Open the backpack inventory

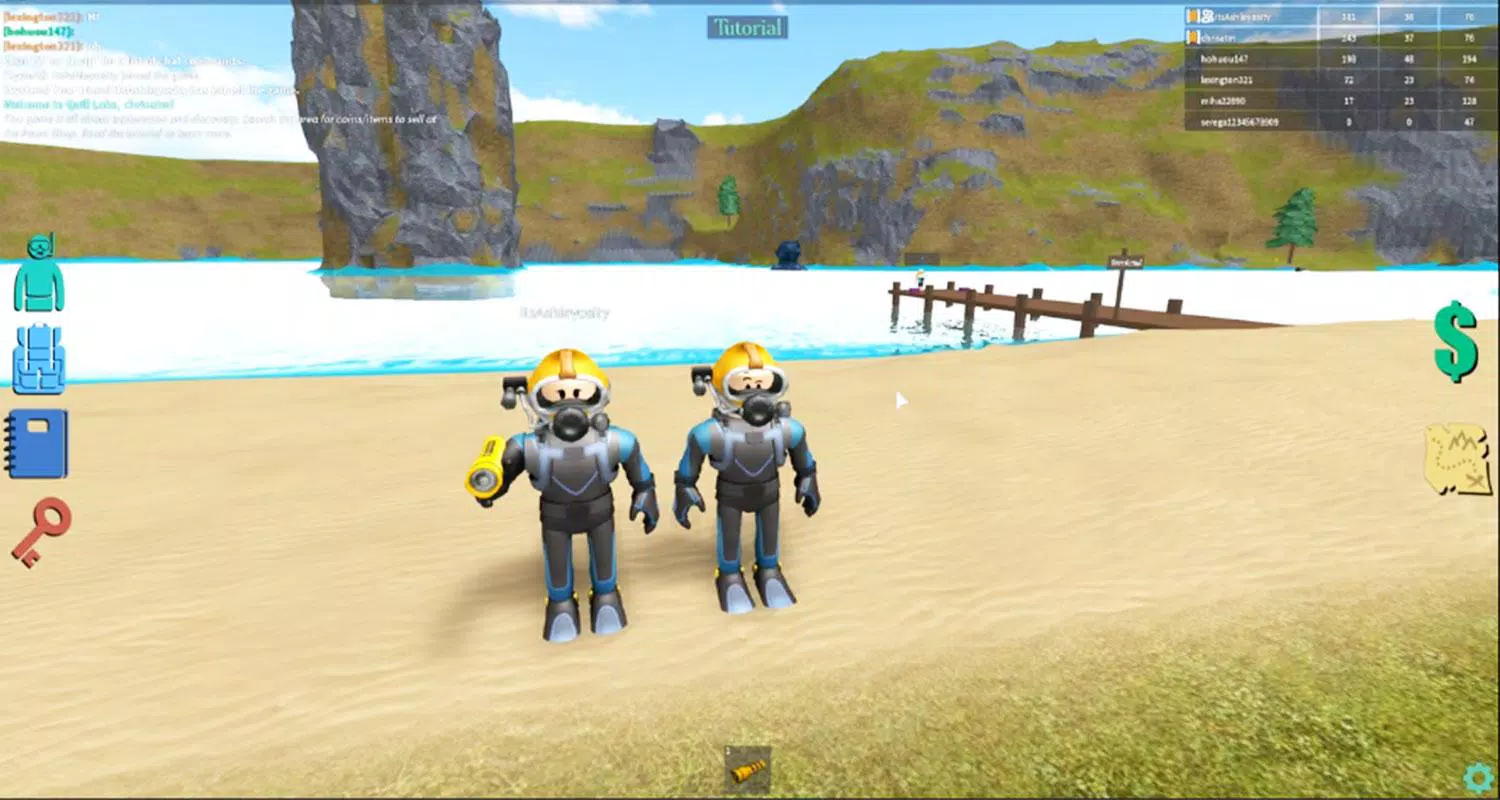point(37,358)
